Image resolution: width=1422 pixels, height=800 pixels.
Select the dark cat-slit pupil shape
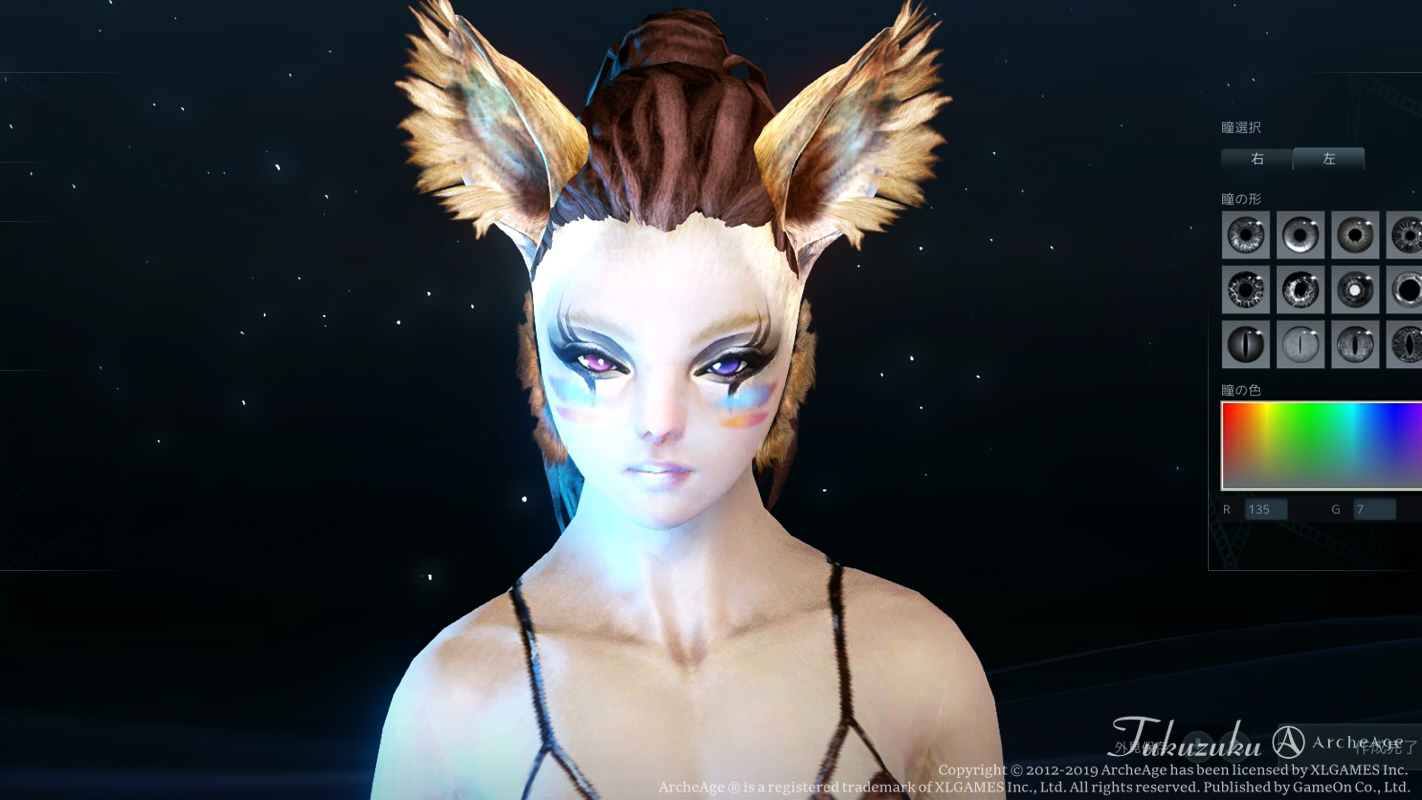(1245, 343)
